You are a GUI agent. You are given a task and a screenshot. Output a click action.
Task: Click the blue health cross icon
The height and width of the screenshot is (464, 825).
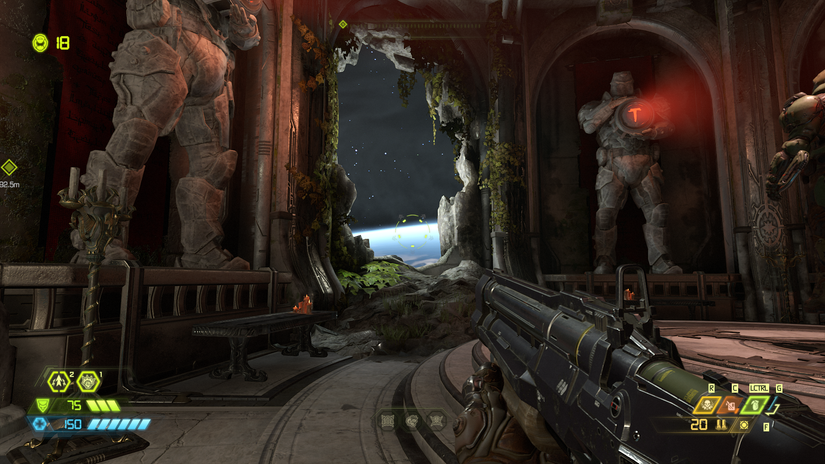pos(40,424)
